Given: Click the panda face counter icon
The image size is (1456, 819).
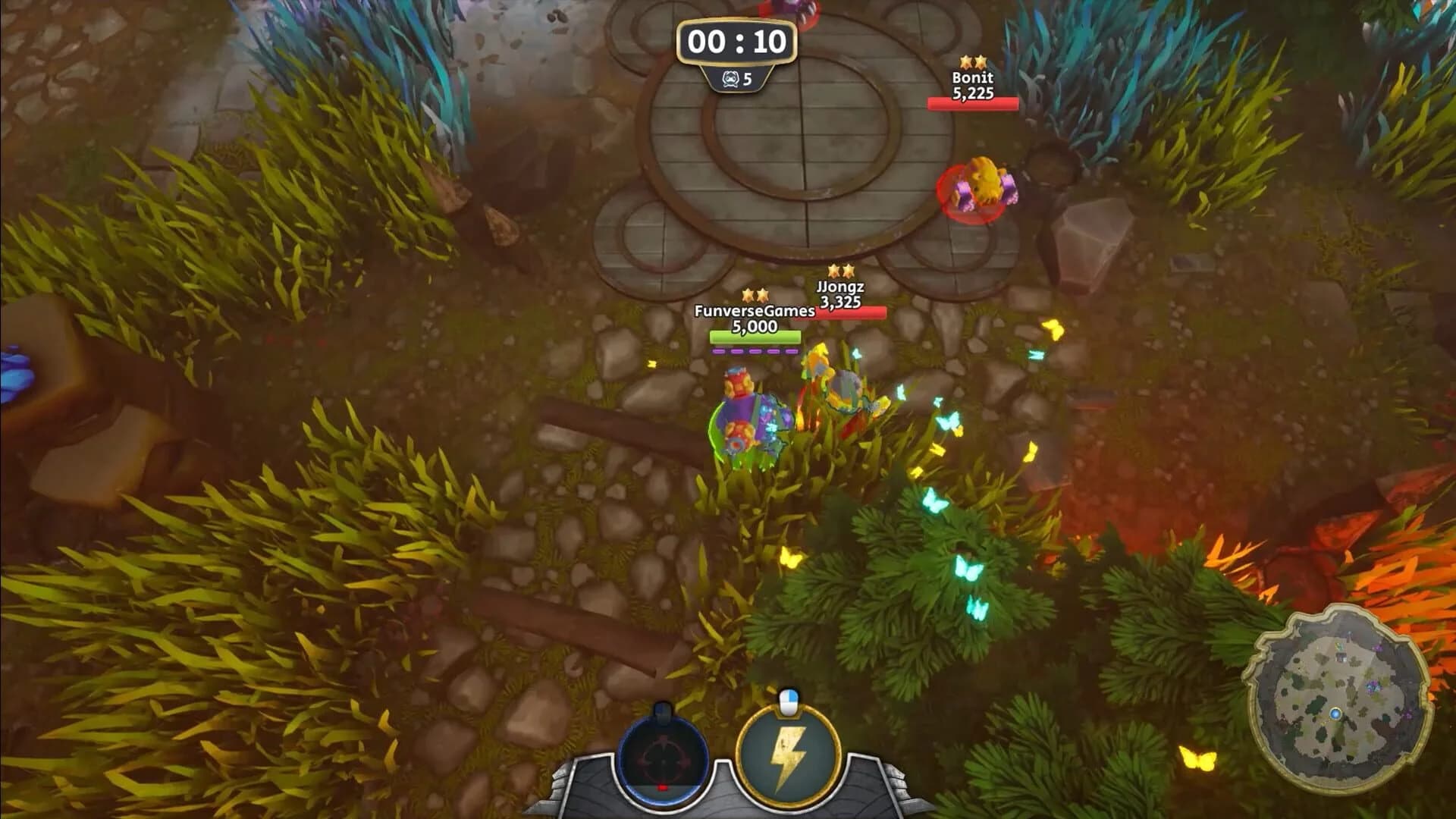Looking at the screenshot, I should tap(730, 77).
